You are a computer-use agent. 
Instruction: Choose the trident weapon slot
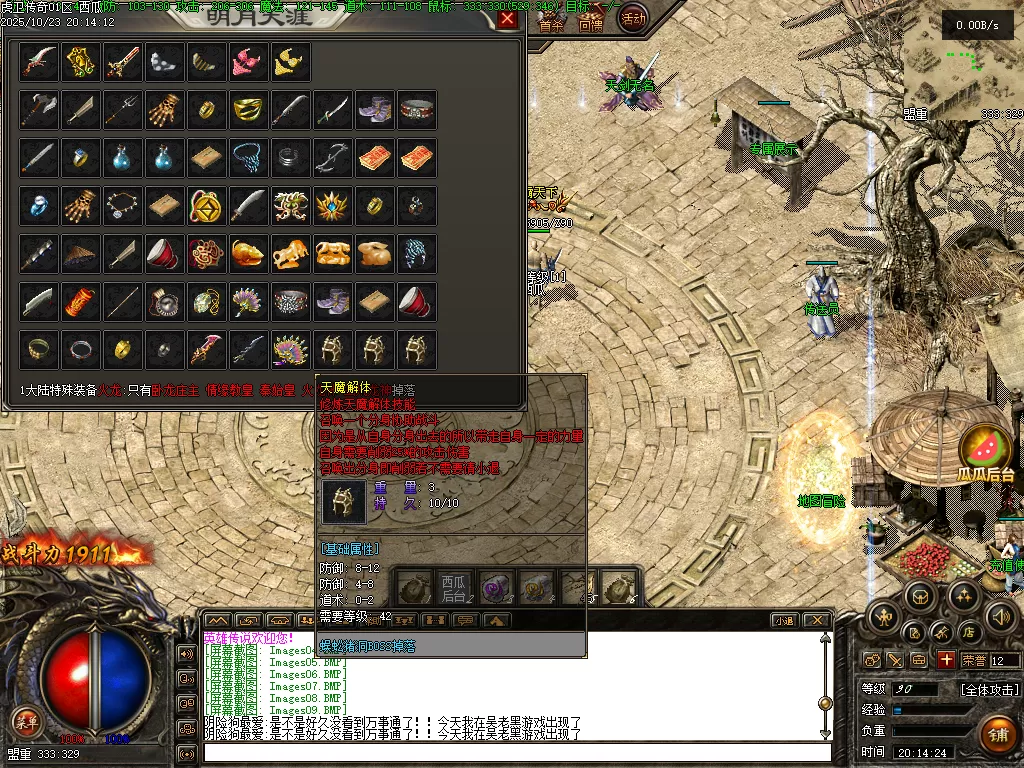123,110
